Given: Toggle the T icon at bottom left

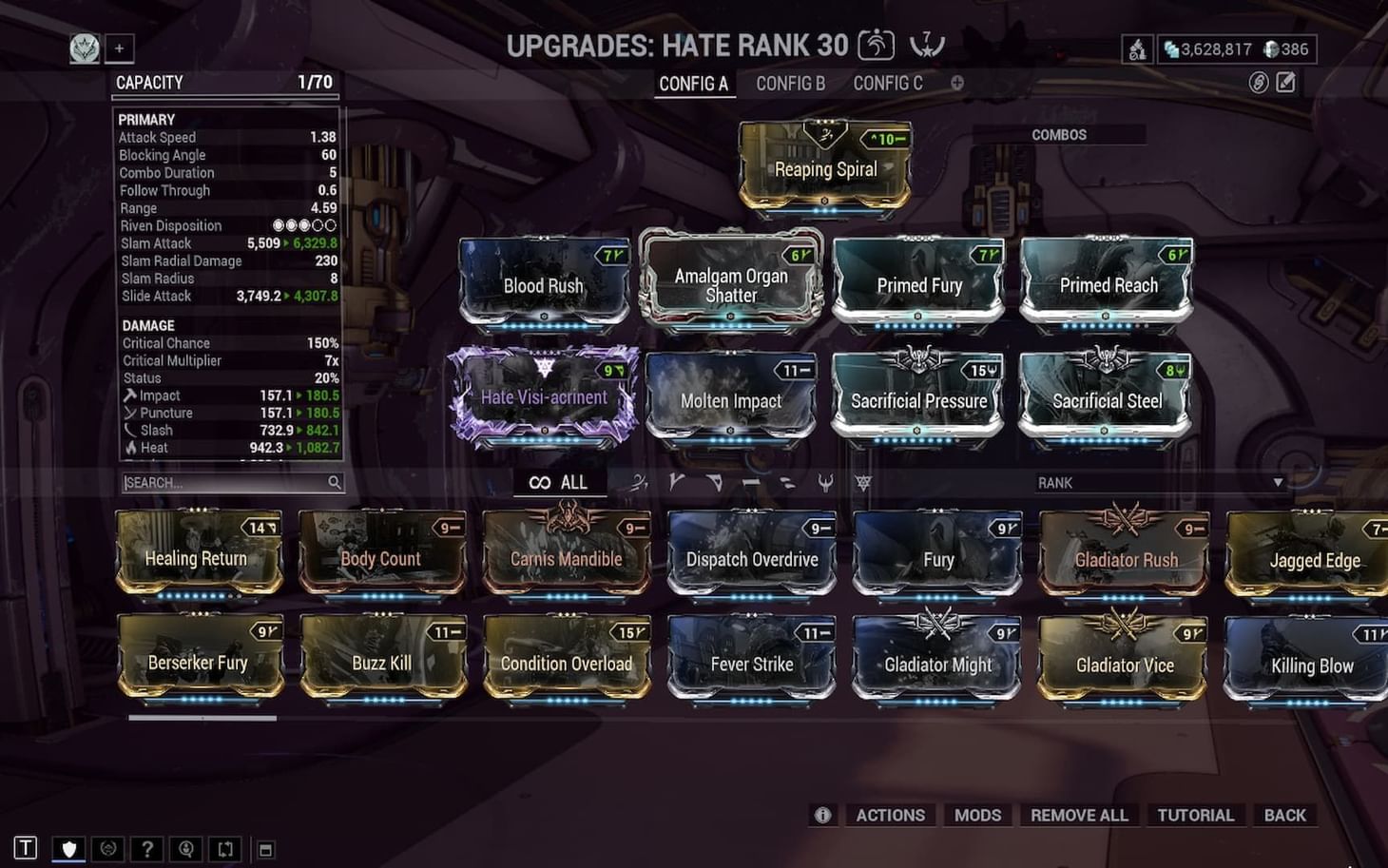Looking at the screenshot, I should [x=27, y=848].
